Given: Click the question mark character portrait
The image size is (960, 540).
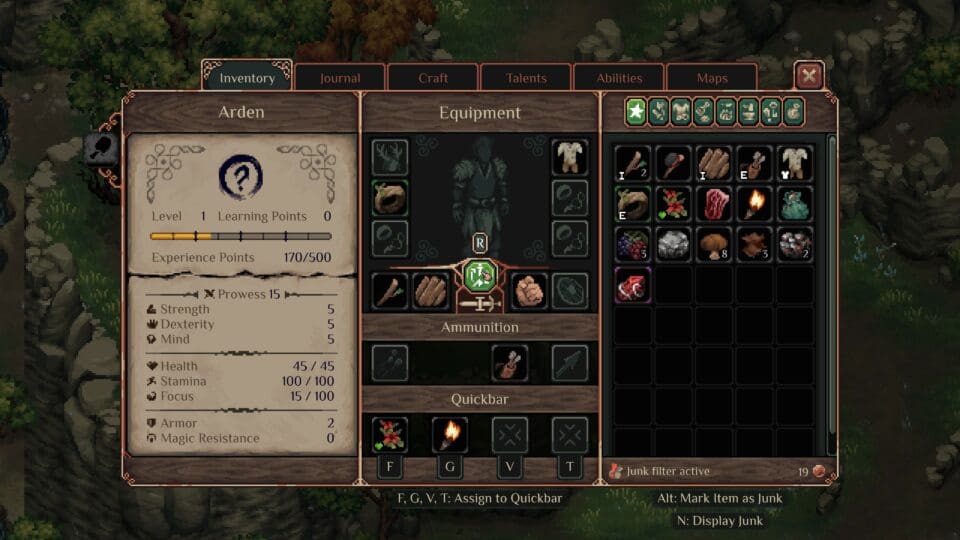Looking at the screenshot, I should pos(240,177).
